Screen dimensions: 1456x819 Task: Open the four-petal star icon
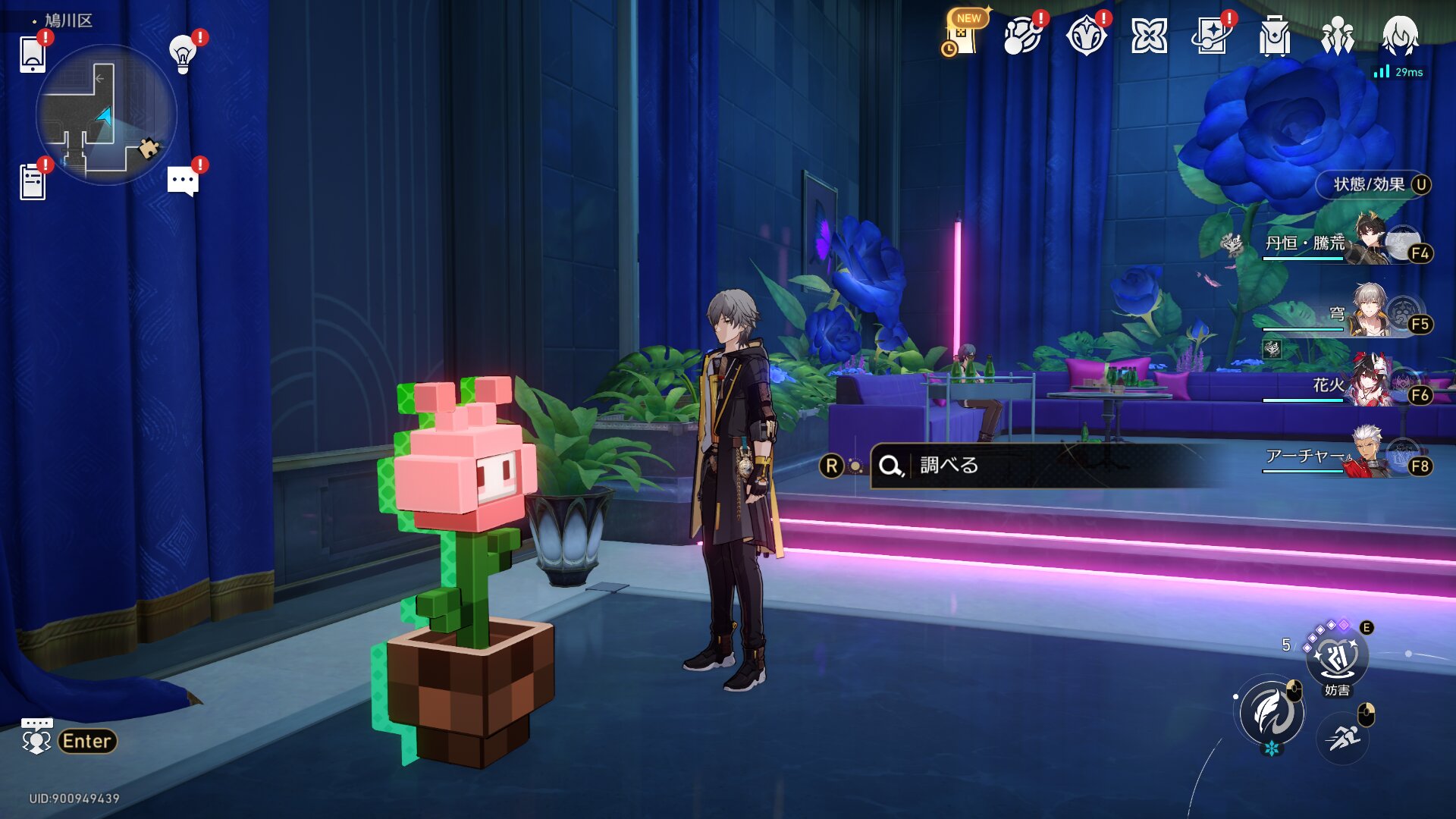coord(1149,36)
